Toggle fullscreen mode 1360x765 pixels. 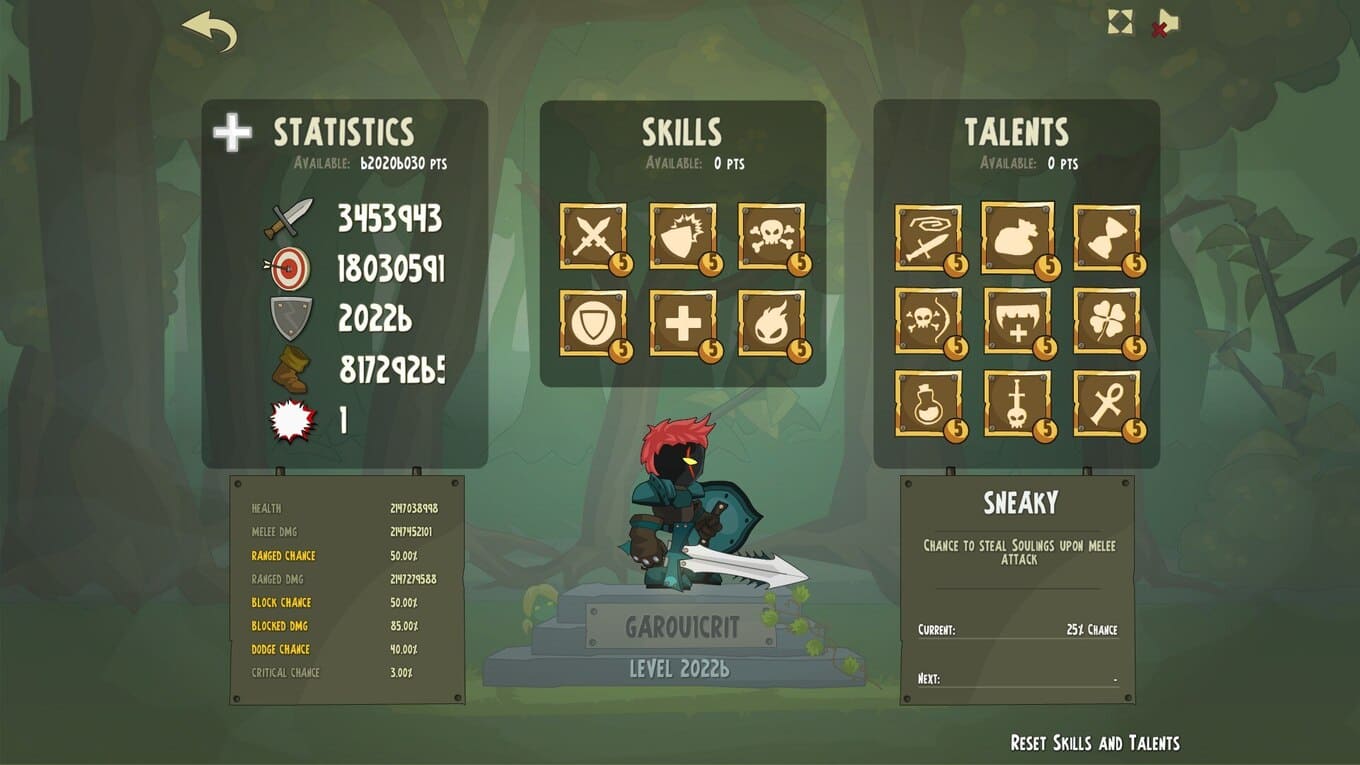1120,22
